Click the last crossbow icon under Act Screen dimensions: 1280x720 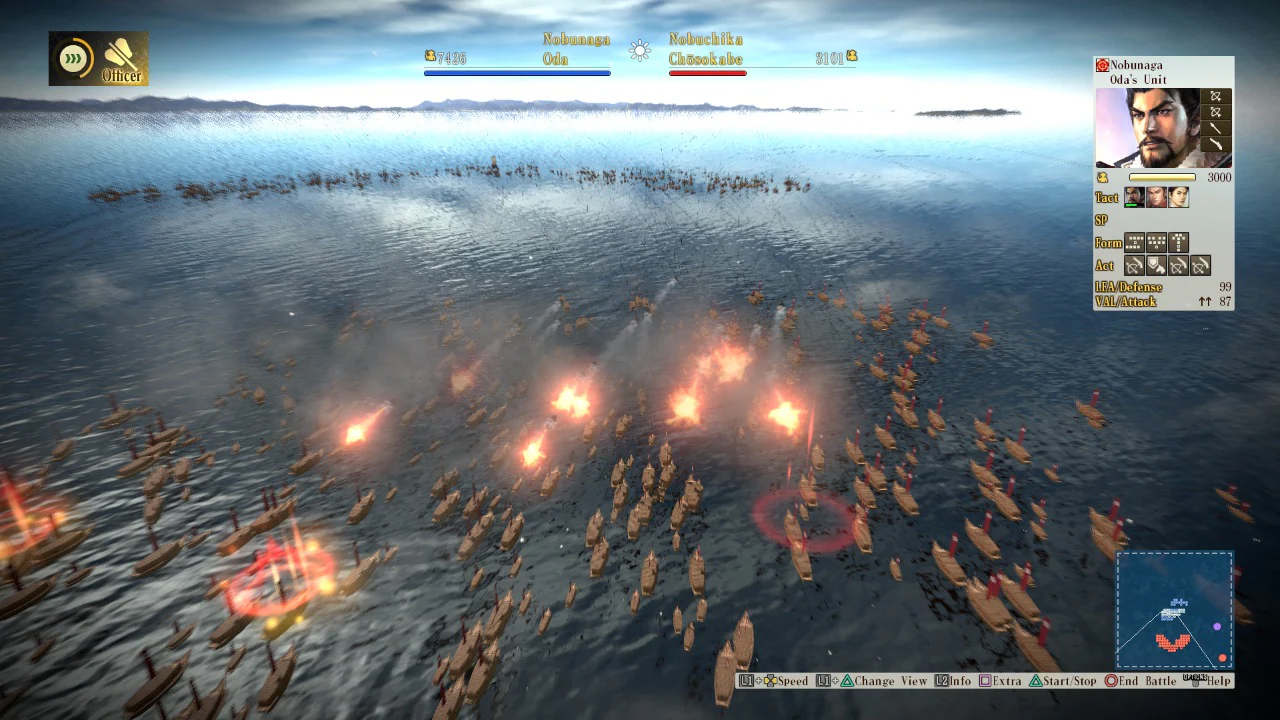1200,265
